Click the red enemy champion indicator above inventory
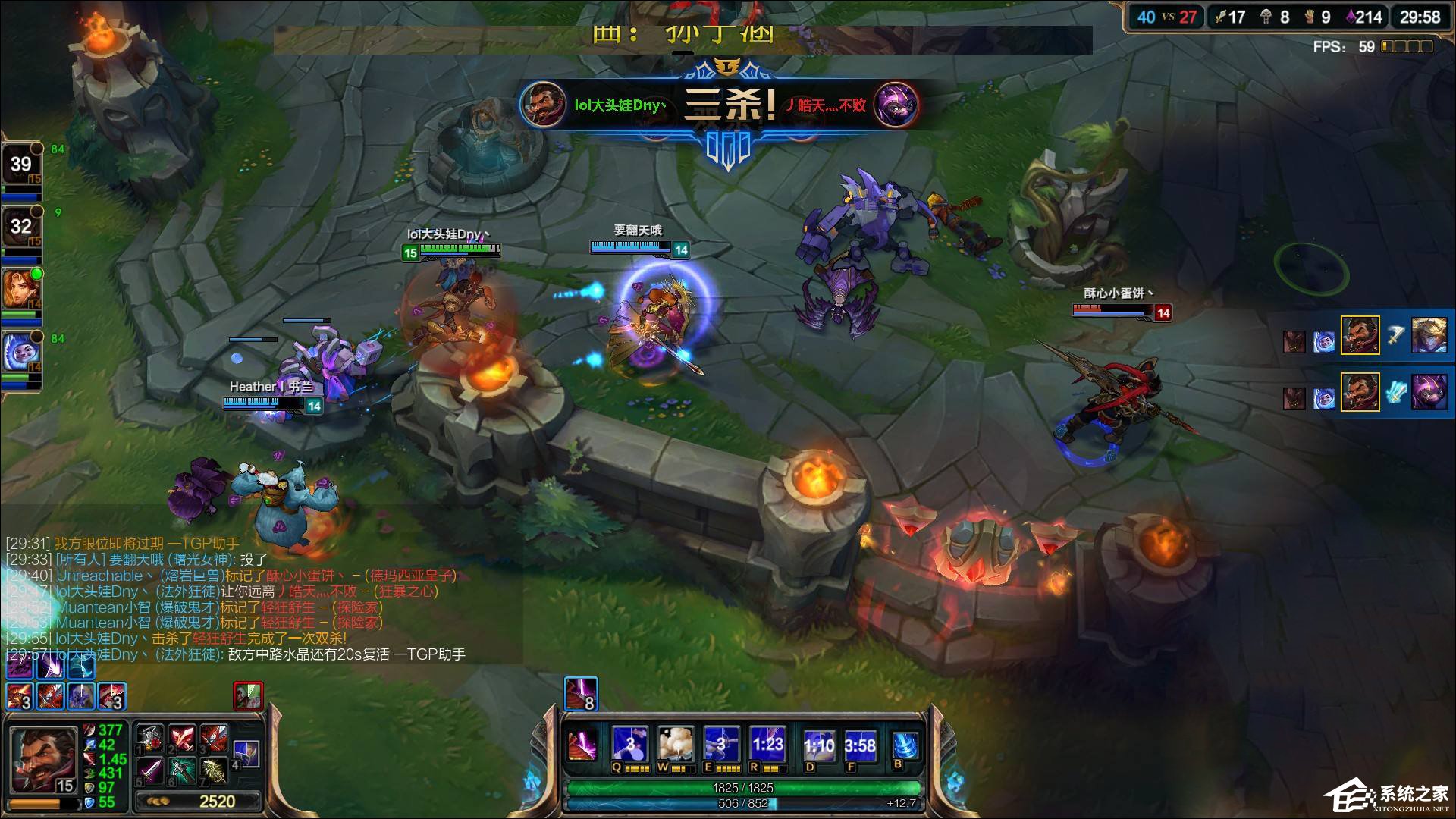 tap(248, 696)
